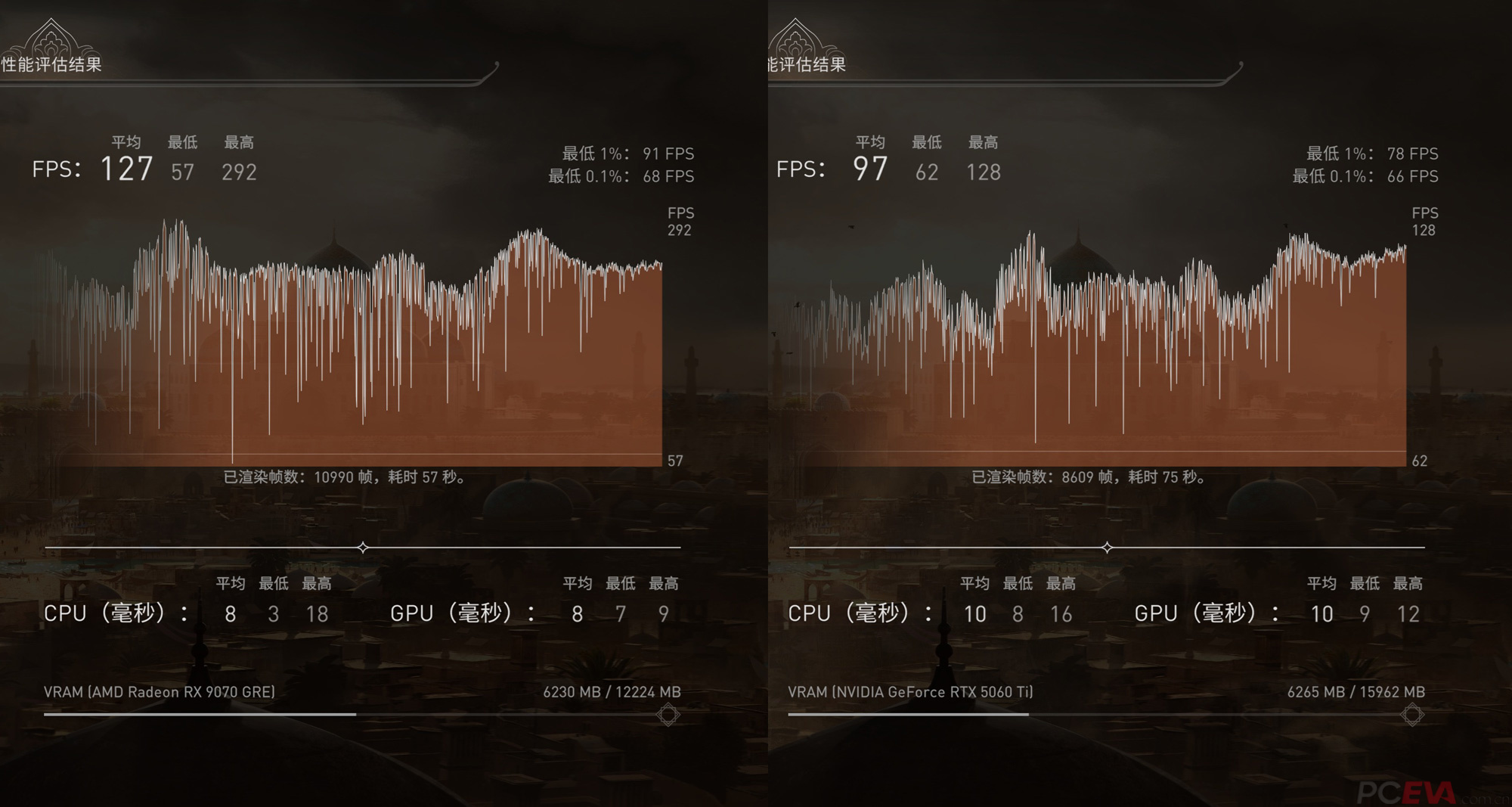The width and height of the screenshot is (1512, 807).
Task: Select the diamond marker on the right divider line
Action: pos(1107,546)
